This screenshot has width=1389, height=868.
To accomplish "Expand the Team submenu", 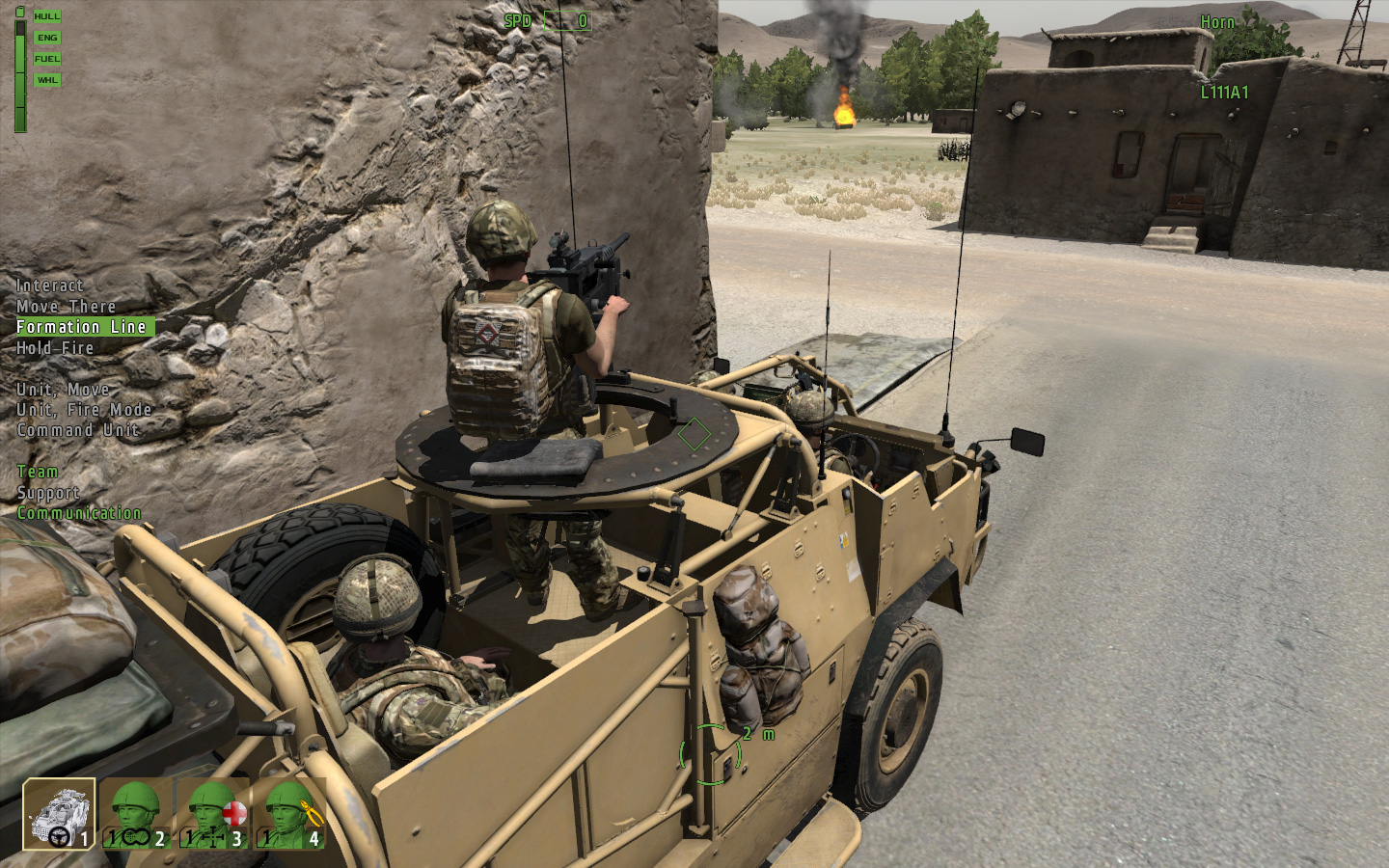I will [x=37, y=472].
